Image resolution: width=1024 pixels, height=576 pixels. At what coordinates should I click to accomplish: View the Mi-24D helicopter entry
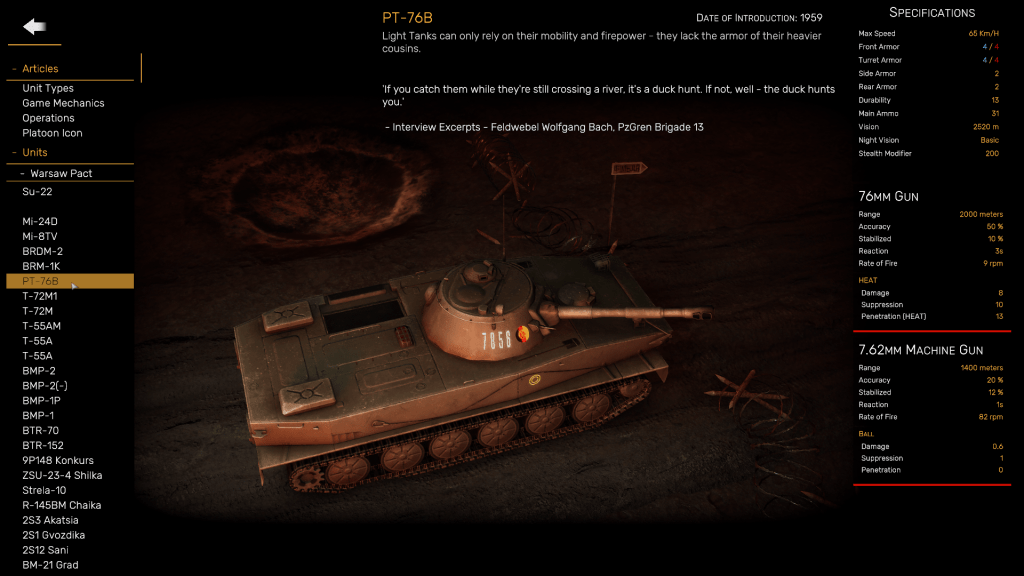(40, 221)
